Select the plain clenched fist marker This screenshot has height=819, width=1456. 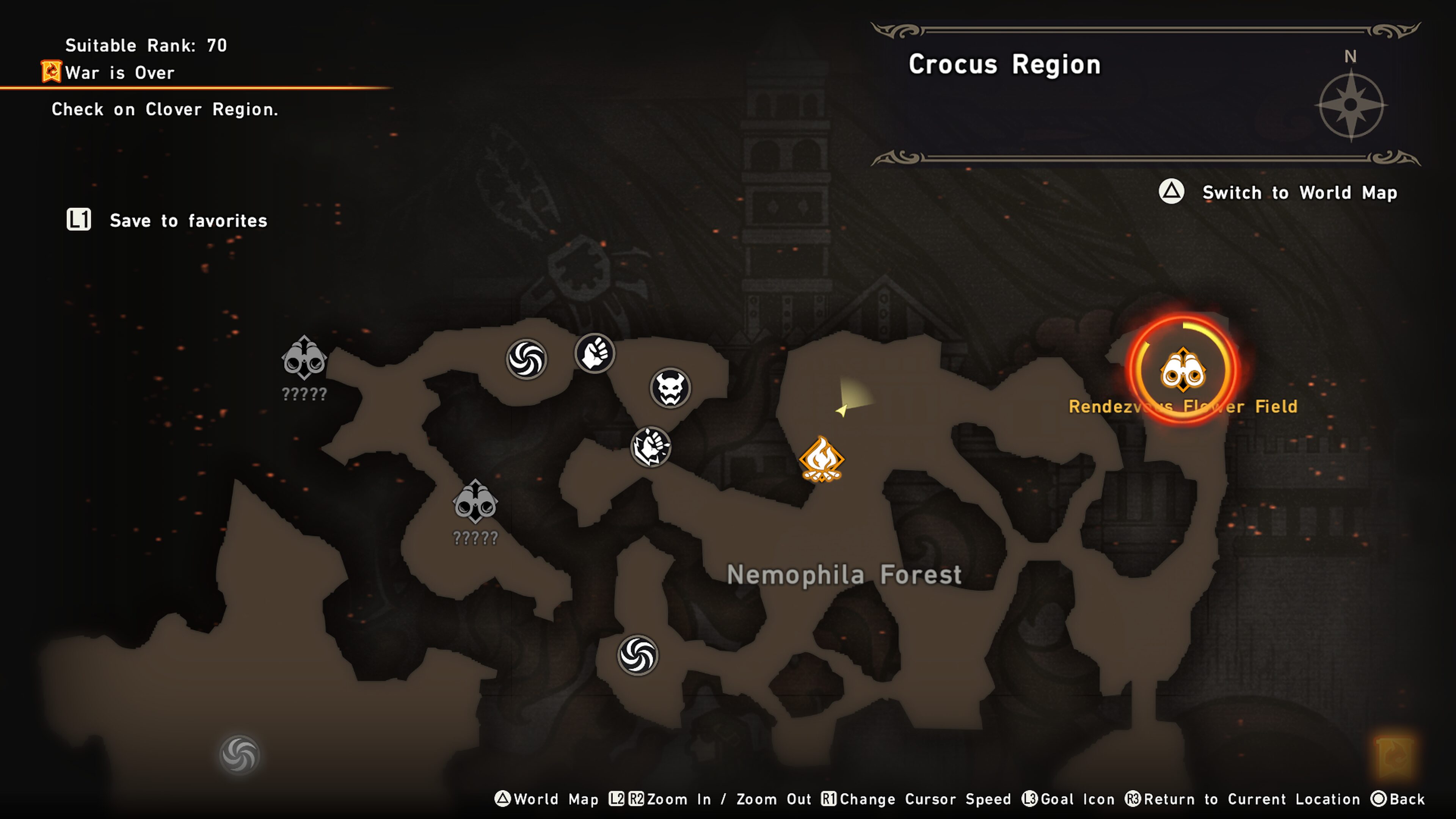[x=594, y=354]
